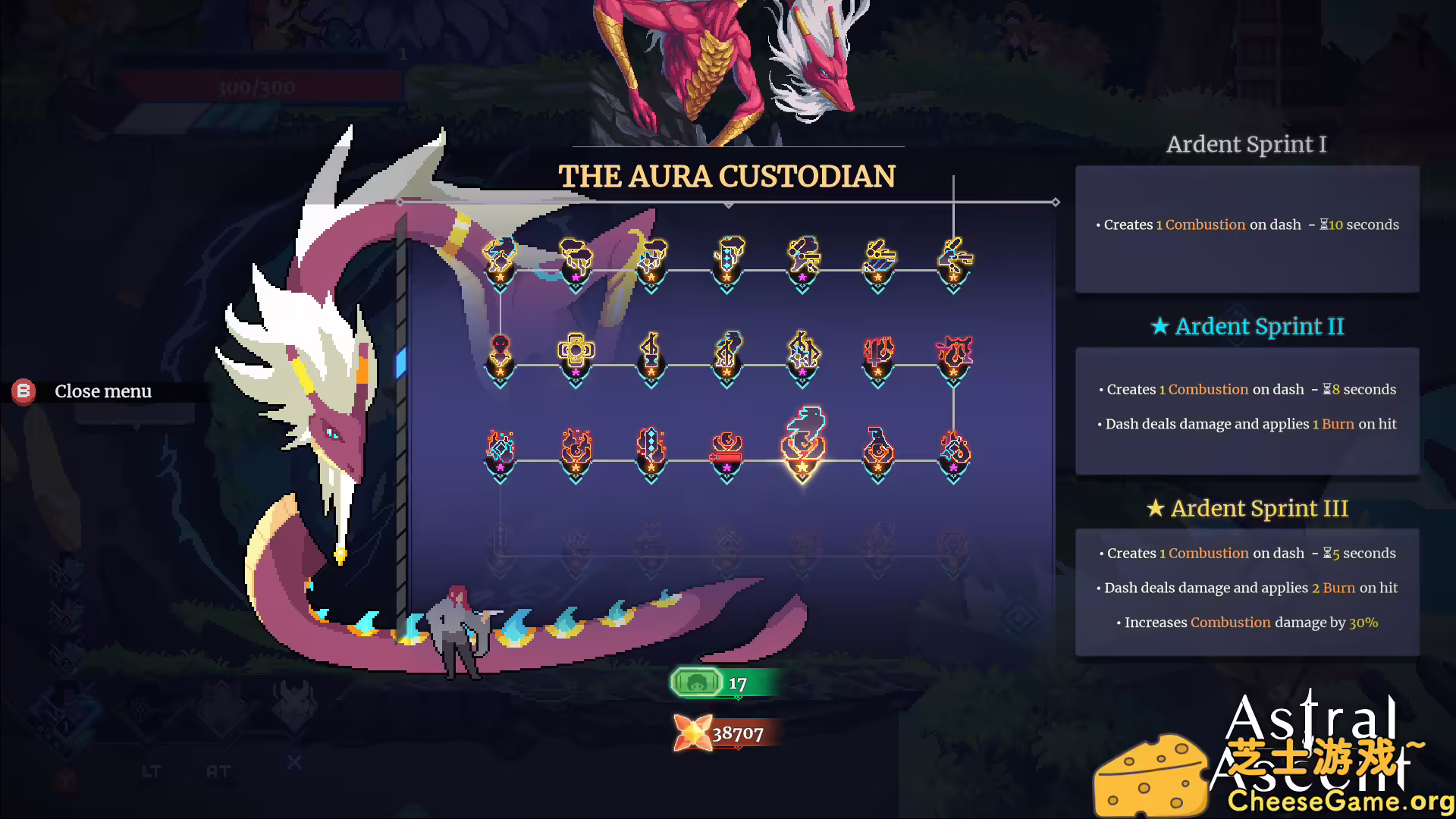Click the mushroom currency icon next to the 17 counter
The image size is (1456, 819).
click(695, 682)
